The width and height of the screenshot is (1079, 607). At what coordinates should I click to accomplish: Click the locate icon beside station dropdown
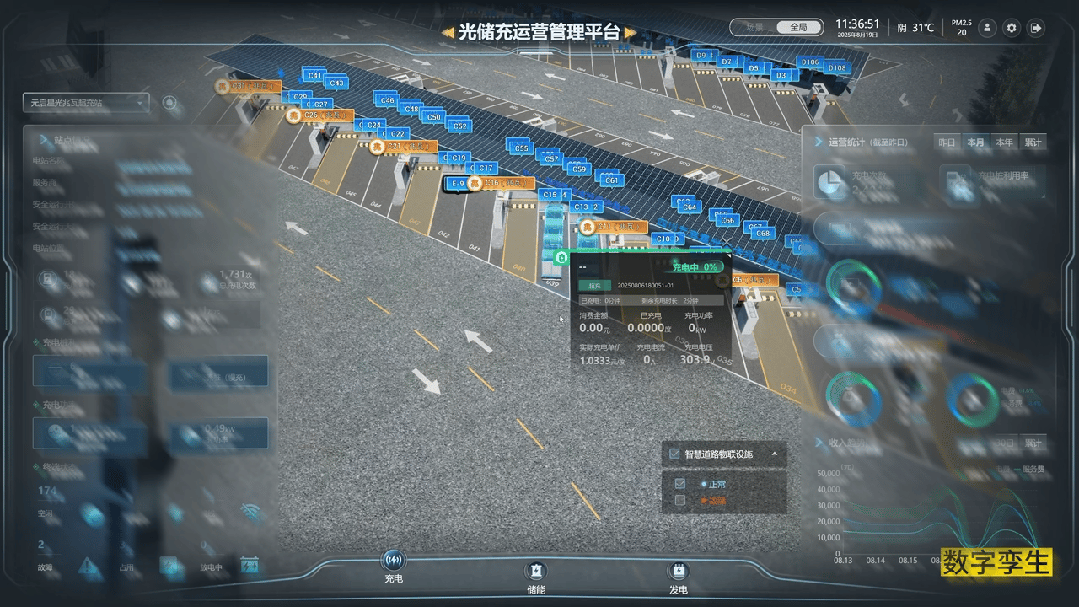click(x=169, y=102)
